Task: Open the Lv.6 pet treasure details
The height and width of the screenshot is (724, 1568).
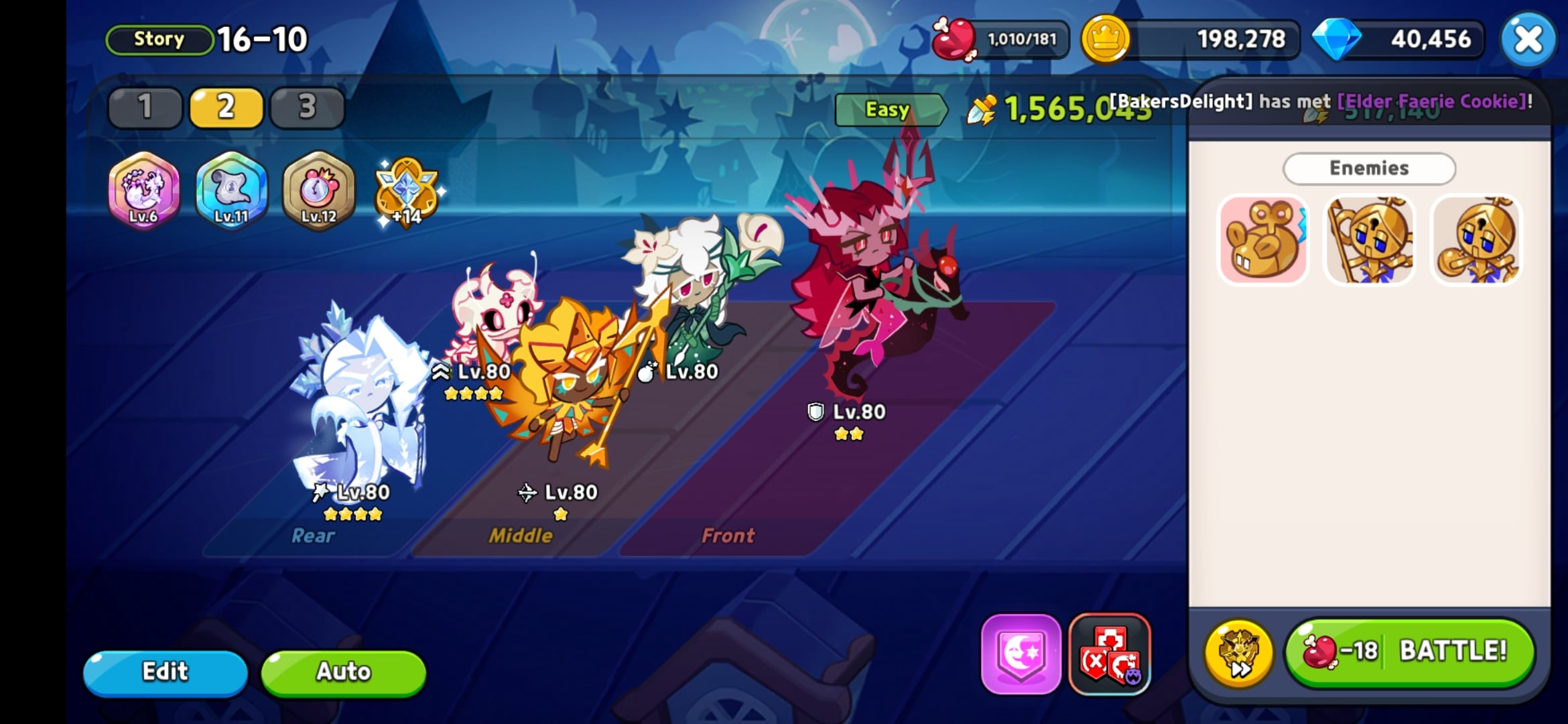Action: [x=143, y=192]
